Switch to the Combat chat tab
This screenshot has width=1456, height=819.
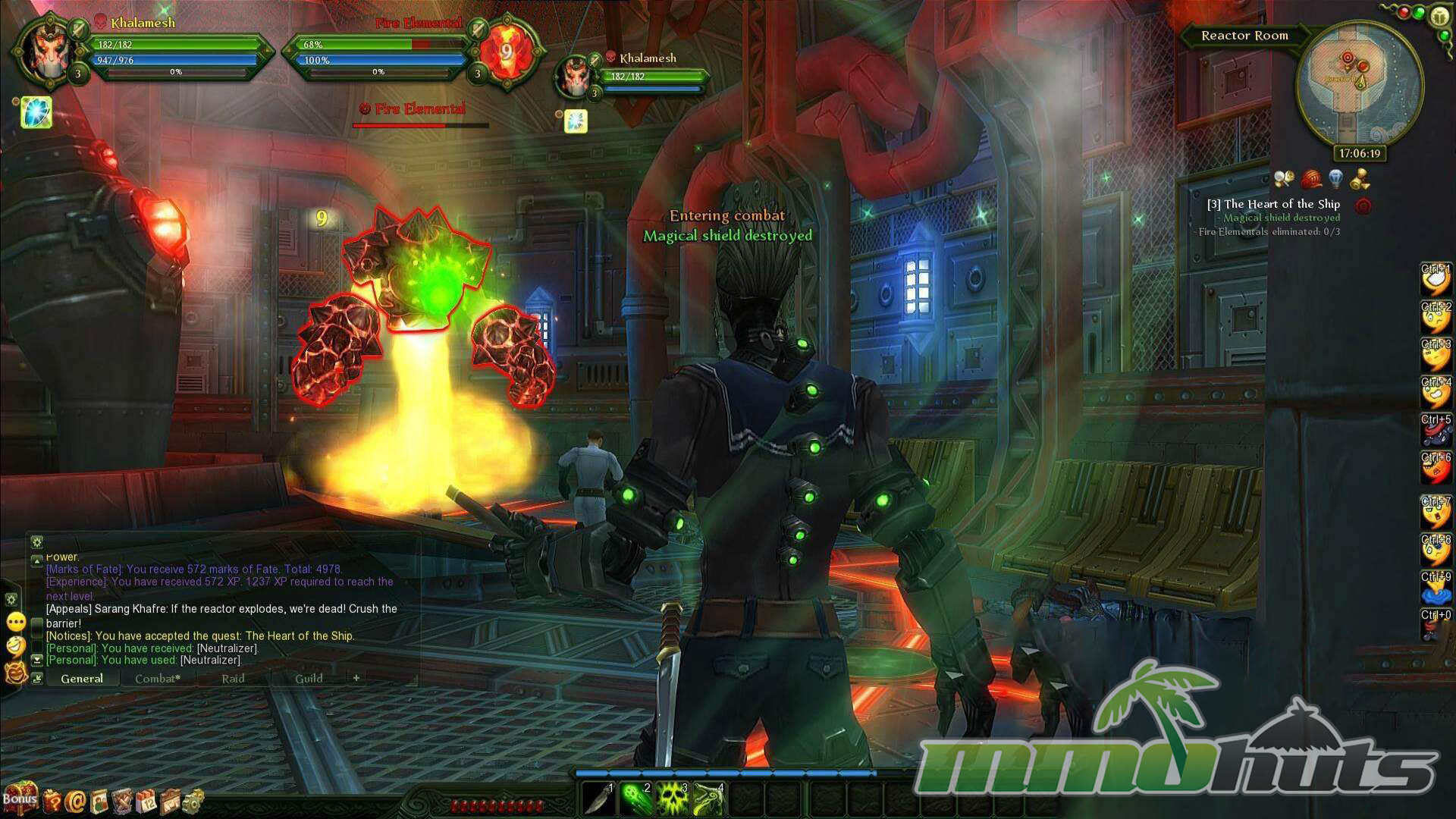point(158,679)
